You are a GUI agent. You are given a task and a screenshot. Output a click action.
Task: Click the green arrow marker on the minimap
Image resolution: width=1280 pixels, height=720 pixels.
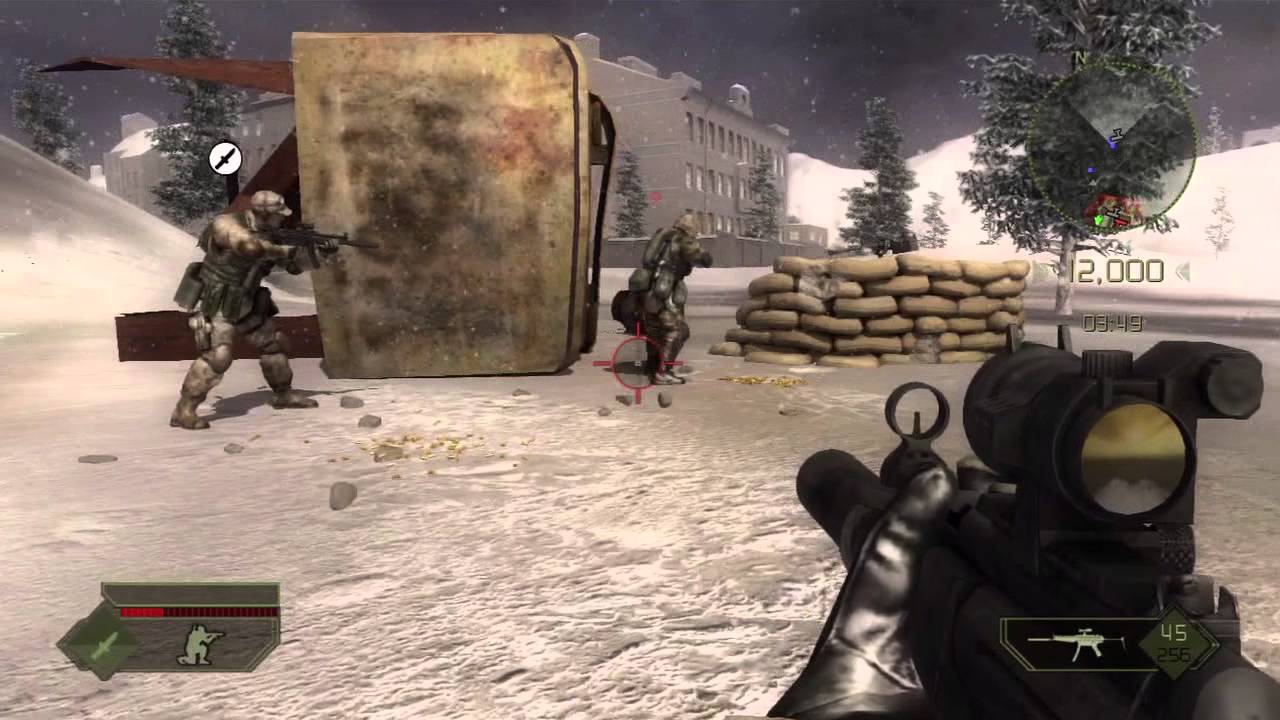pos(1099,219)
